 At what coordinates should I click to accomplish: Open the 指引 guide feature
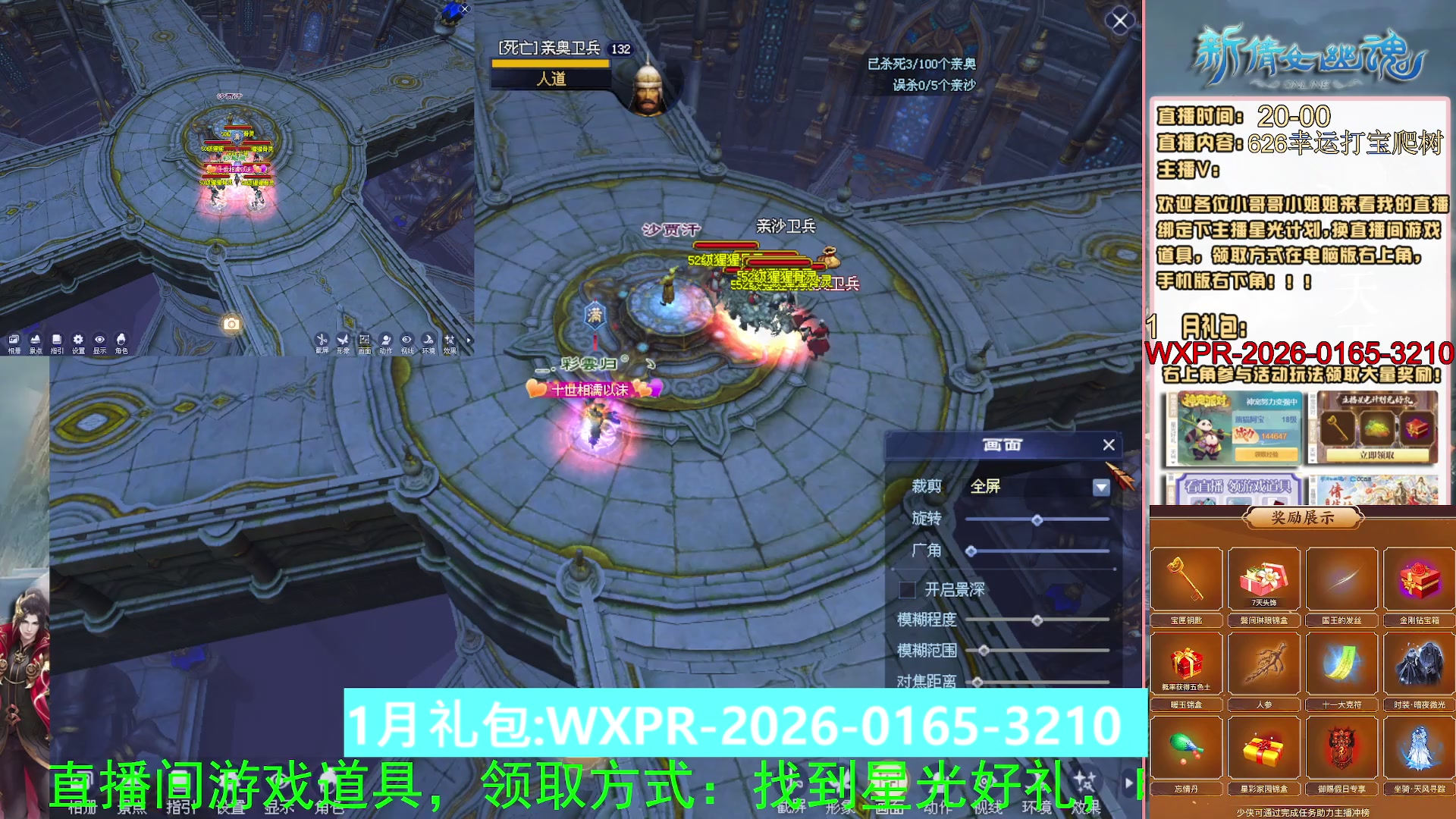[x=55, y=340]
